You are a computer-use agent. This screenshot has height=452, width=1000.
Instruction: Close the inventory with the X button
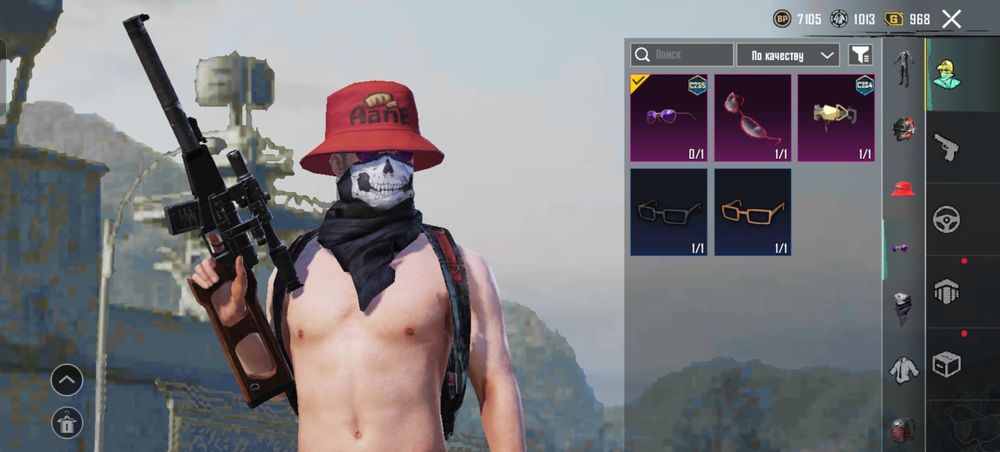(x=951, y=19)
